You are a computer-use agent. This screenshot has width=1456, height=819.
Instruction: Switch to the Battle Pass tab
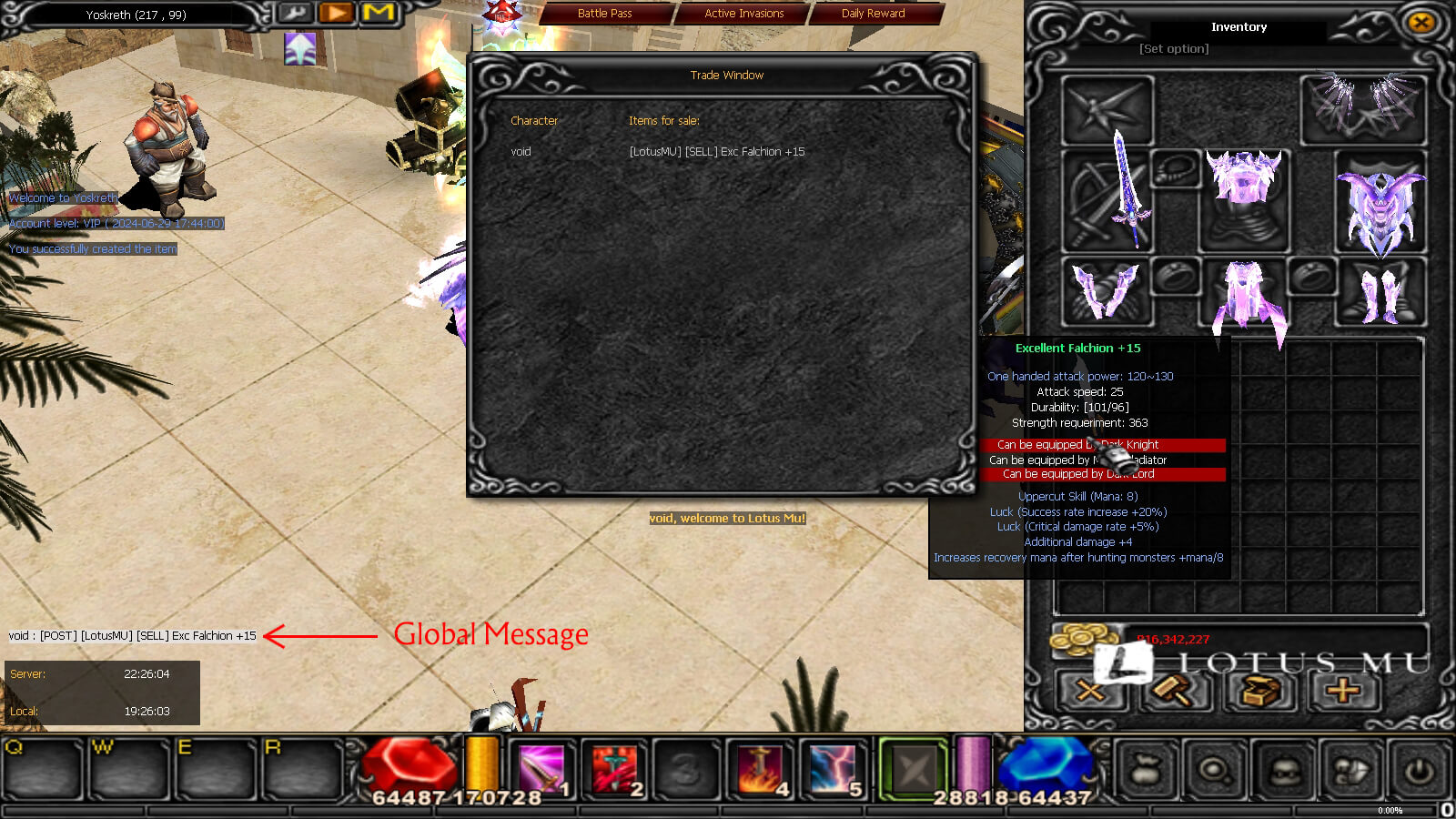(x=605, y=14)
